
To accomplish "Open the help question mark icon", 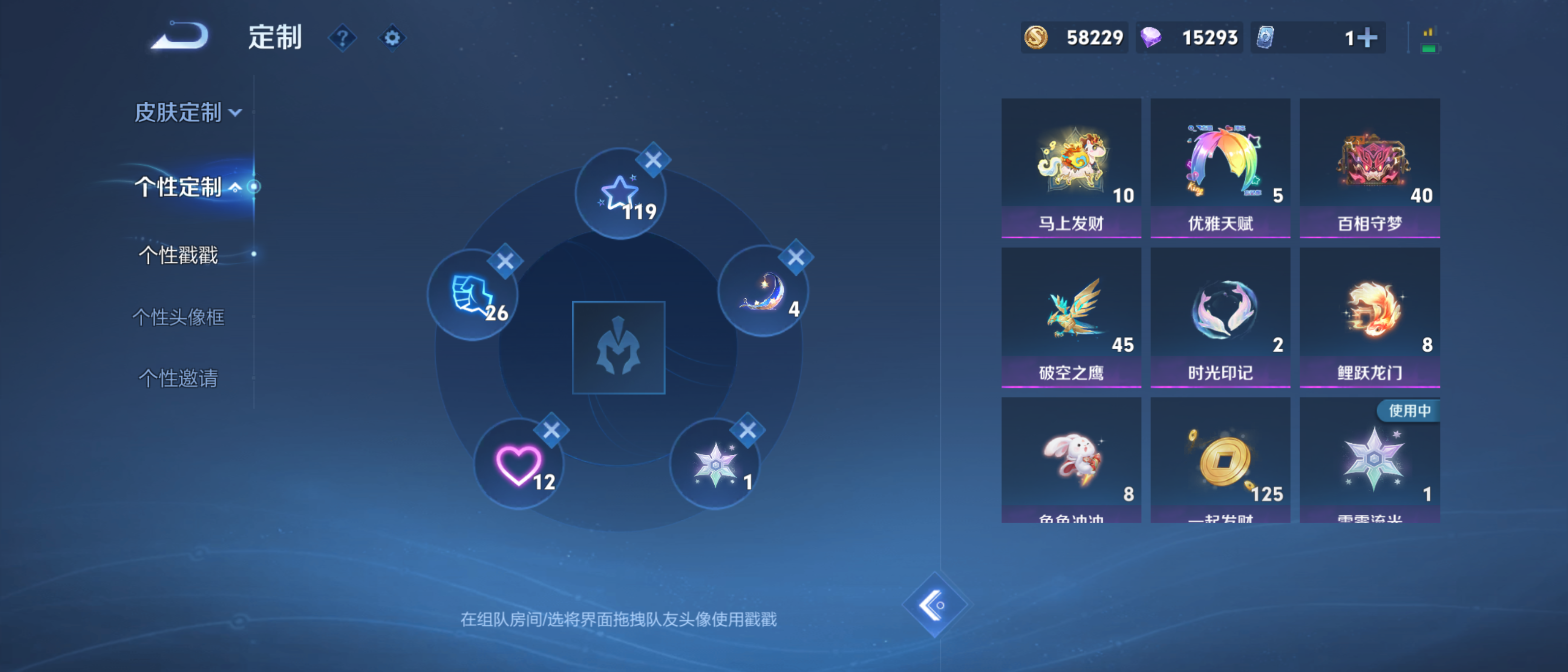I will (342, 38).
